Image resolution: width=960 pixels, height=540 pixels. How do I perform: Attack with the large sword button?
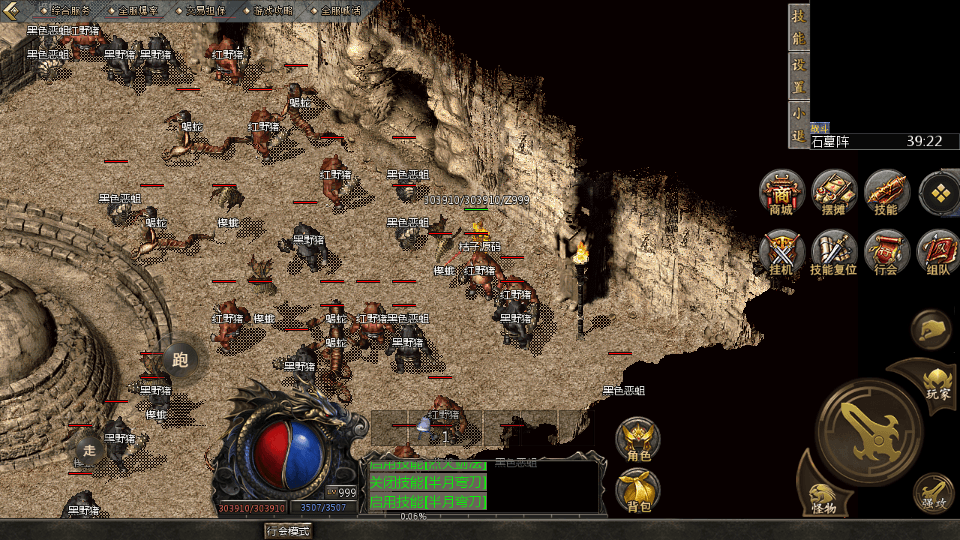867,431
